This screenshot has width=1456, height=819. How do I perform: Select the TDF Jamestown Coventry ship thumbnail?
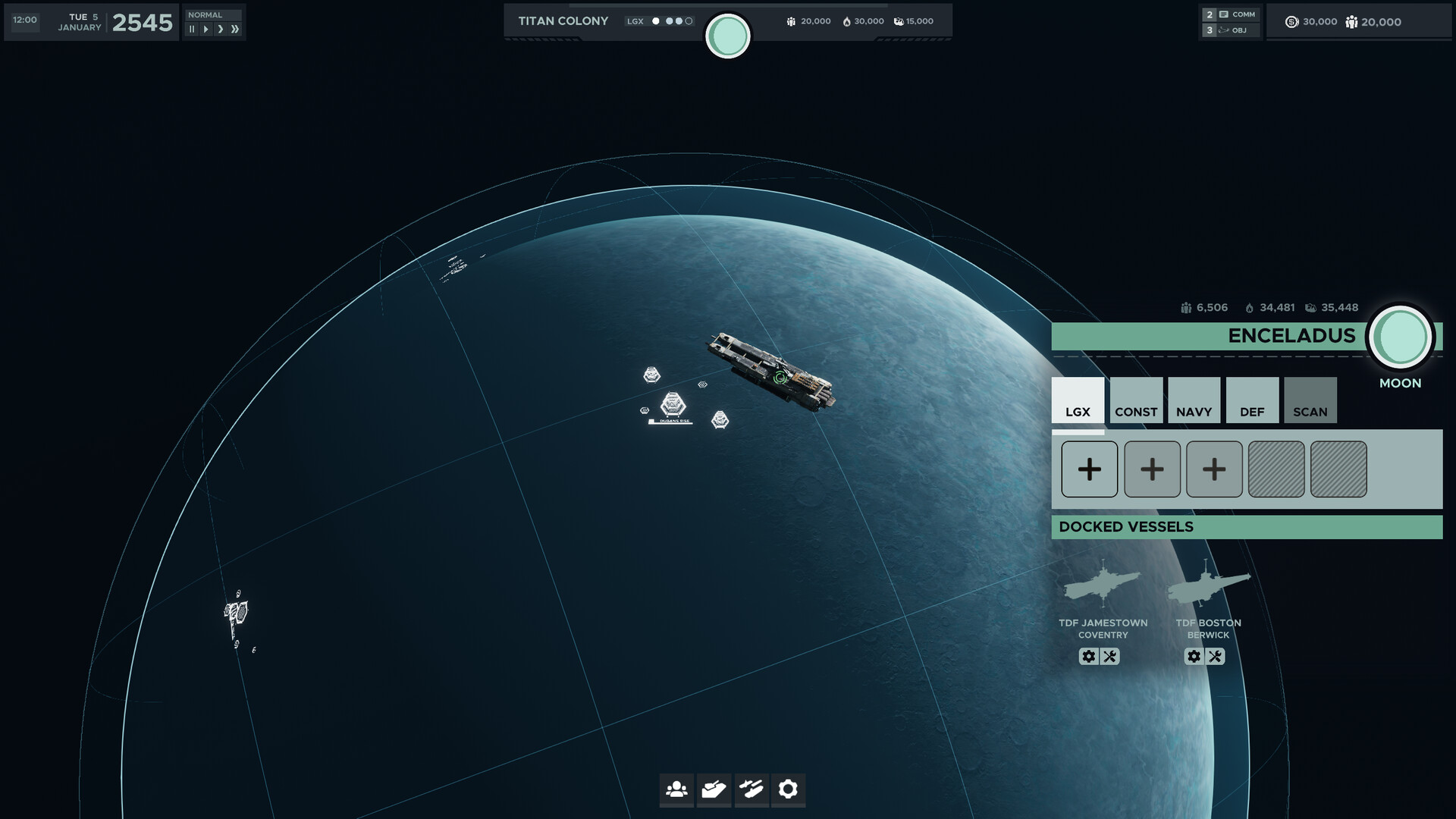[x=1102, y=585]
